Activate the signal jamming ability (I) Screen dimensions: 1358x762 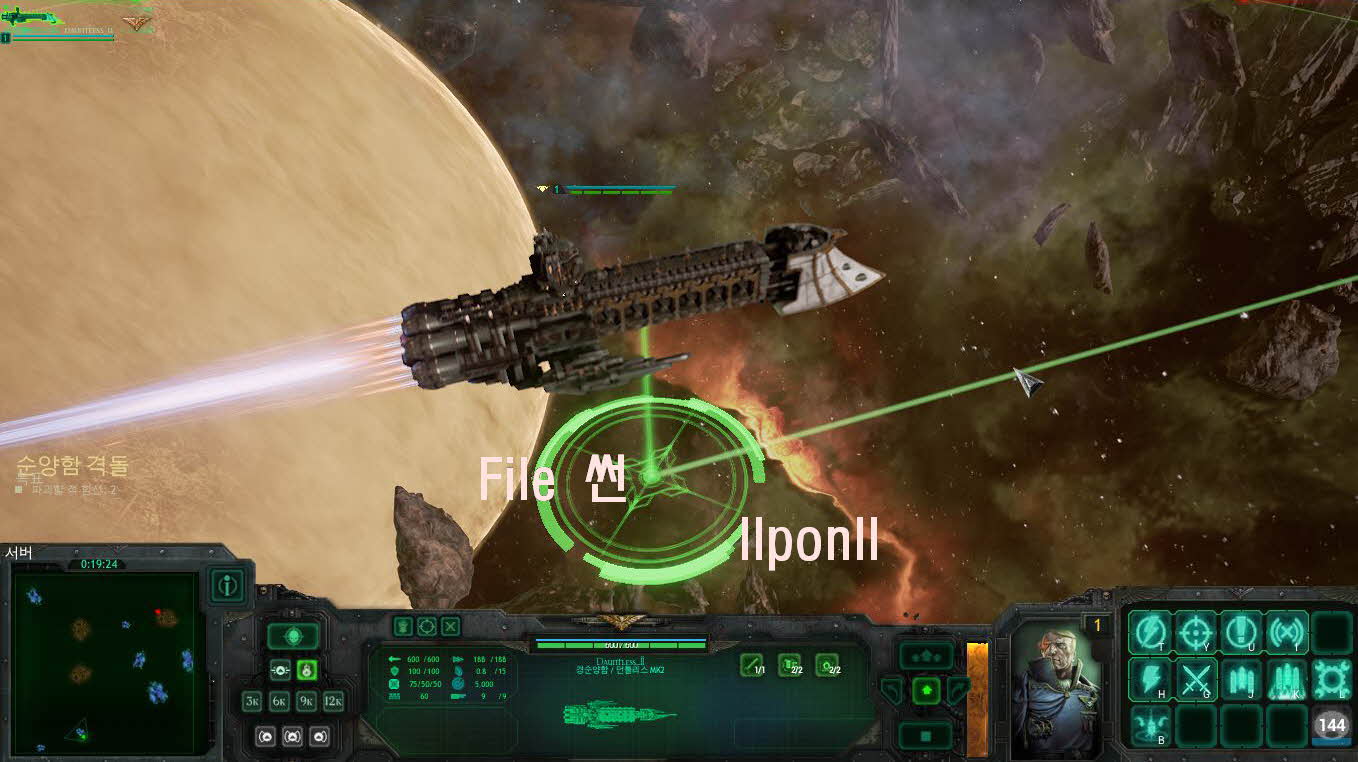1287,631
